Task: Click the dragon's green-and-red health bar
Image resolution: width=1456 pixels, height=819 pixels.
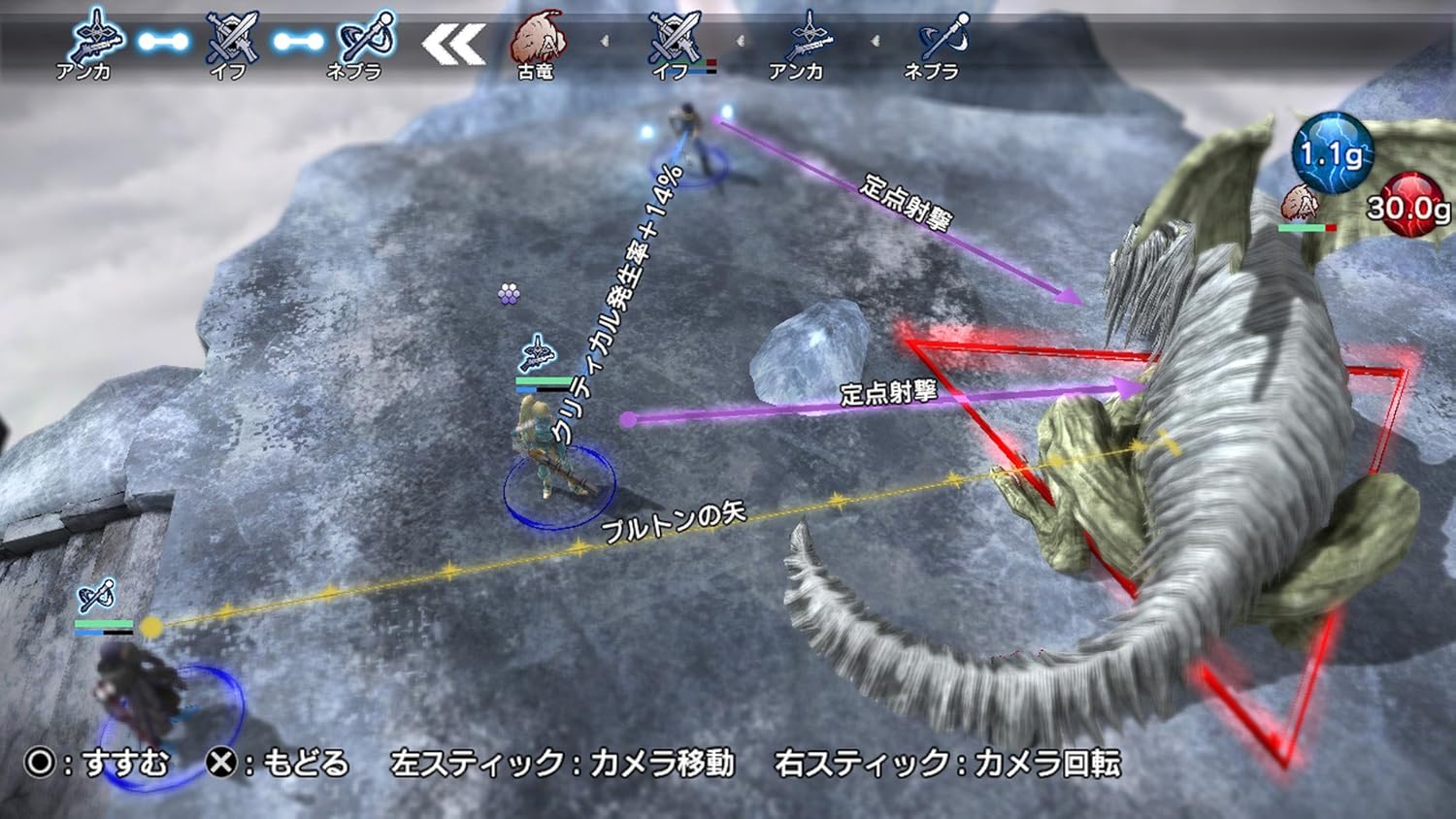Action: (x=1307, y=228)
